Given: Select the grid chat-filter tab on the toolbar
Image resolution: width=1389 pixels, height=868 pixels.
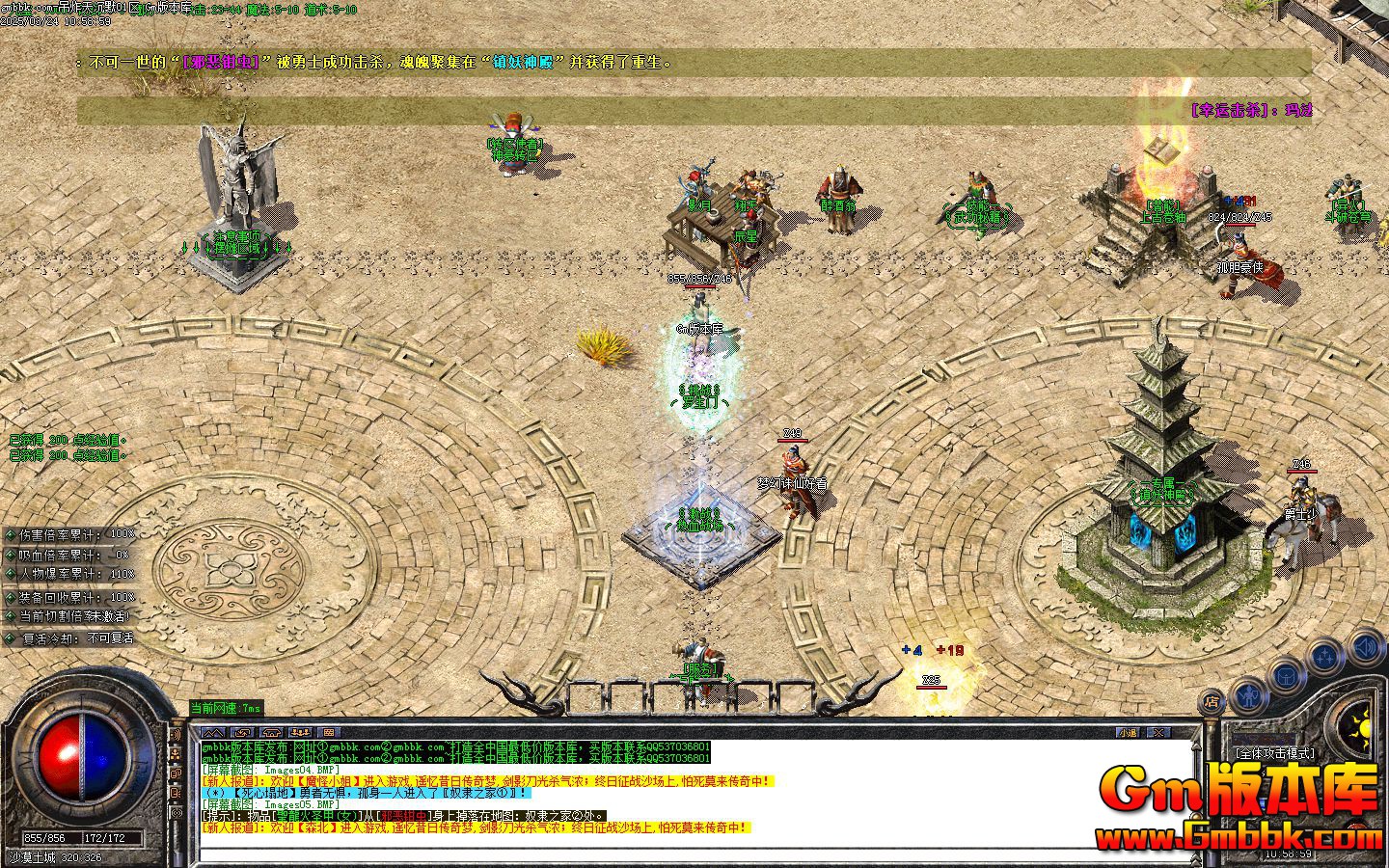Looking at the screenshot, I should [x=329, y=731].
